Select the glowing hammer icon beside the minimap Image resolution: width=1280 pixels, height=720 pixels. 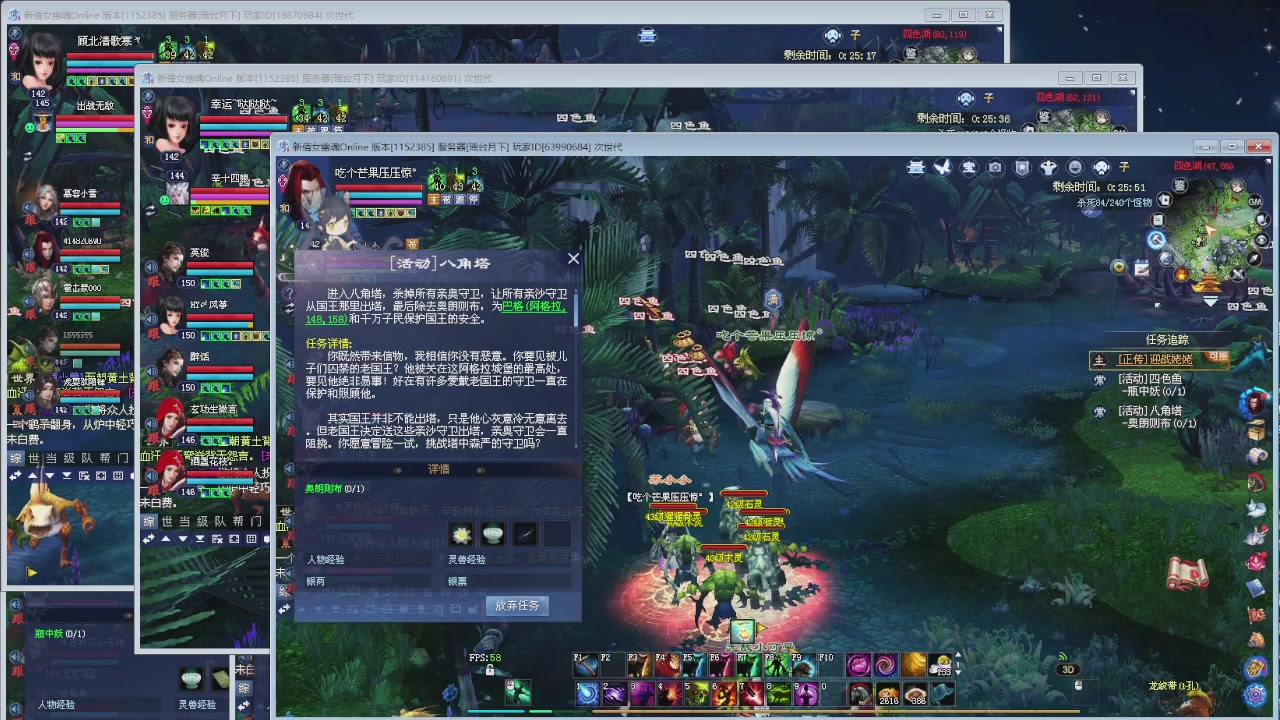point(1156,240)
